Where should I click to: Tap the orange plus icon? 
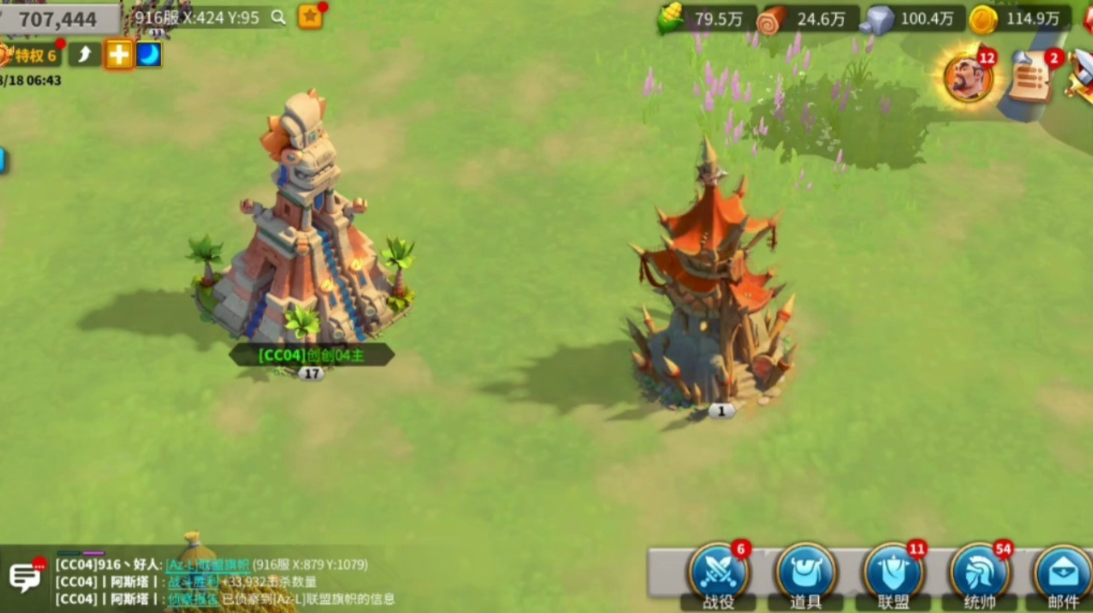click(x=118, y=54)
